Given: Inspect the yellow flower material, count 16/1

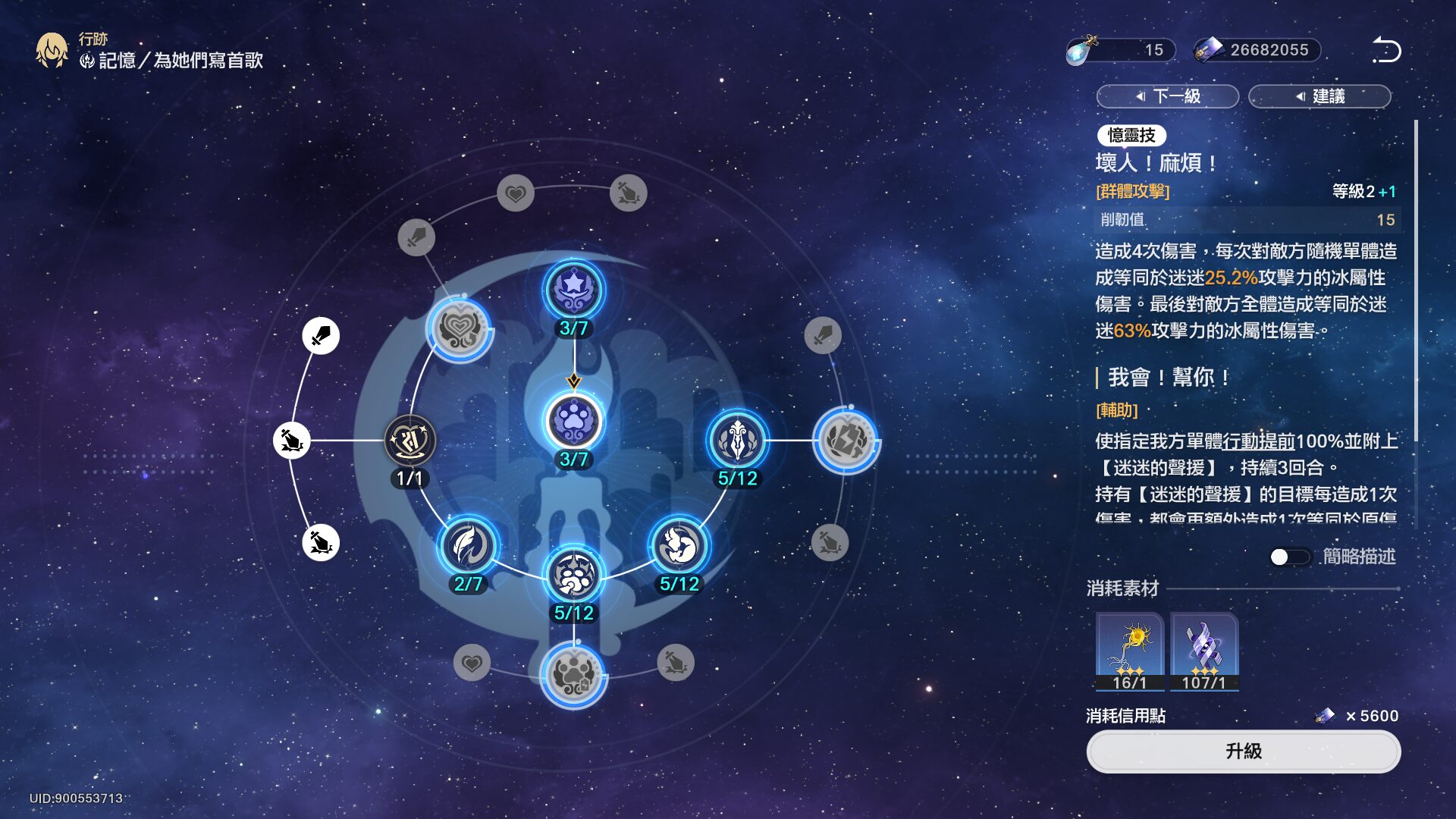Looking at the screenshot, I should tap(1129, 651).
